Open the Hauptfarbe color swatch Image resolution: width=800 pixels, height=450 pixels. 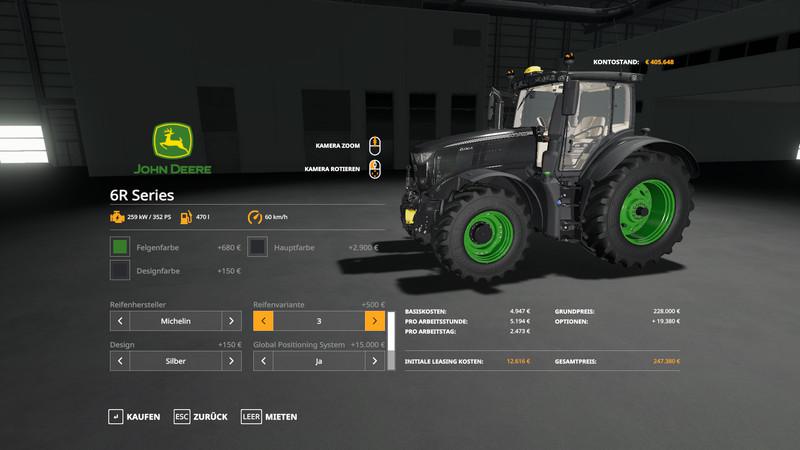click(x=257, y=246)
